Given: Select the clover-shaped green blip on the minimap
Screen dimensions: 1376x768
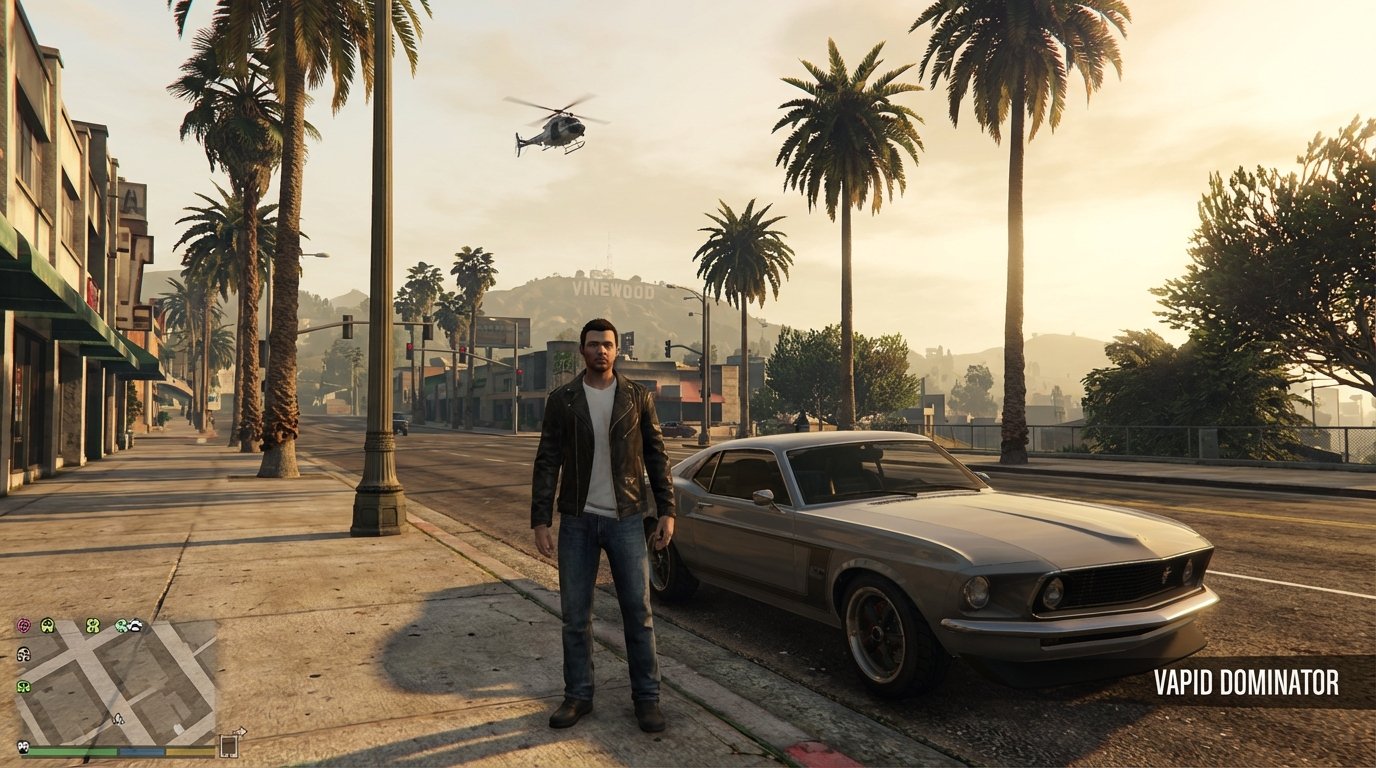Looking at the screenshot, I should tap(92, 626).
